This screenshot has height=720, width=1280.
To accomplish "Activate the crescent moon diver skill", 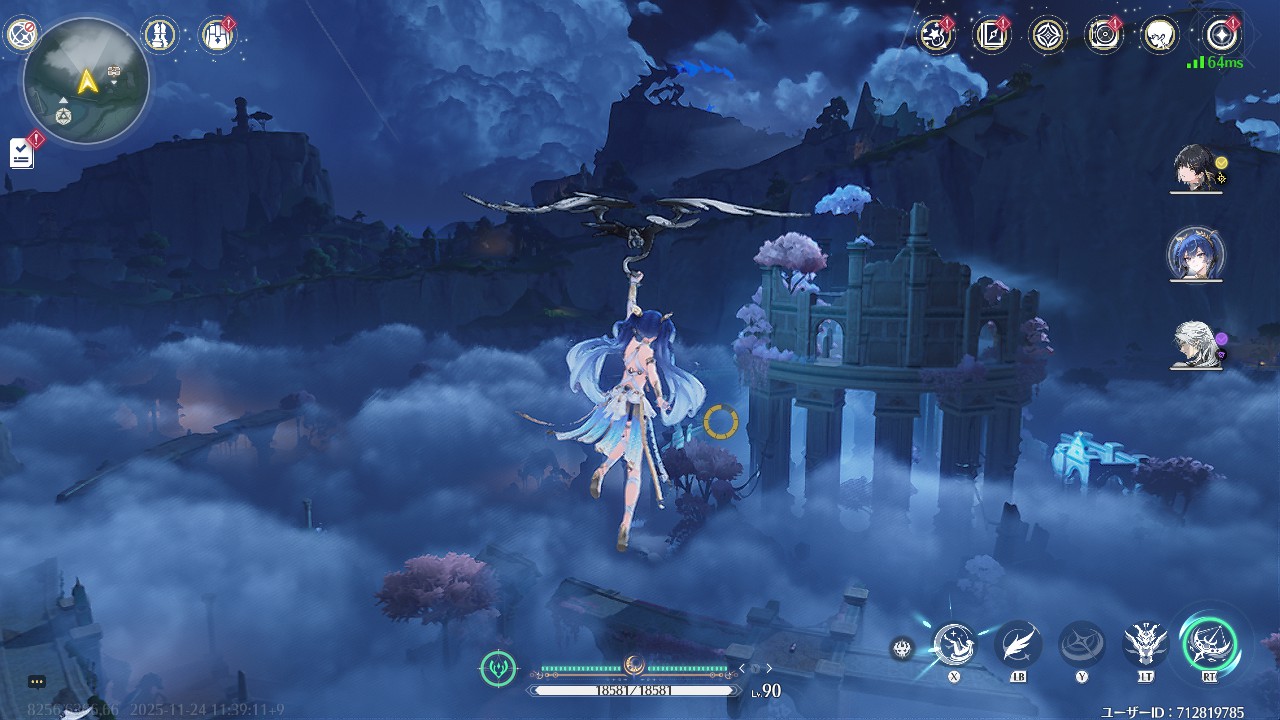I will click(x=954, y=644).
